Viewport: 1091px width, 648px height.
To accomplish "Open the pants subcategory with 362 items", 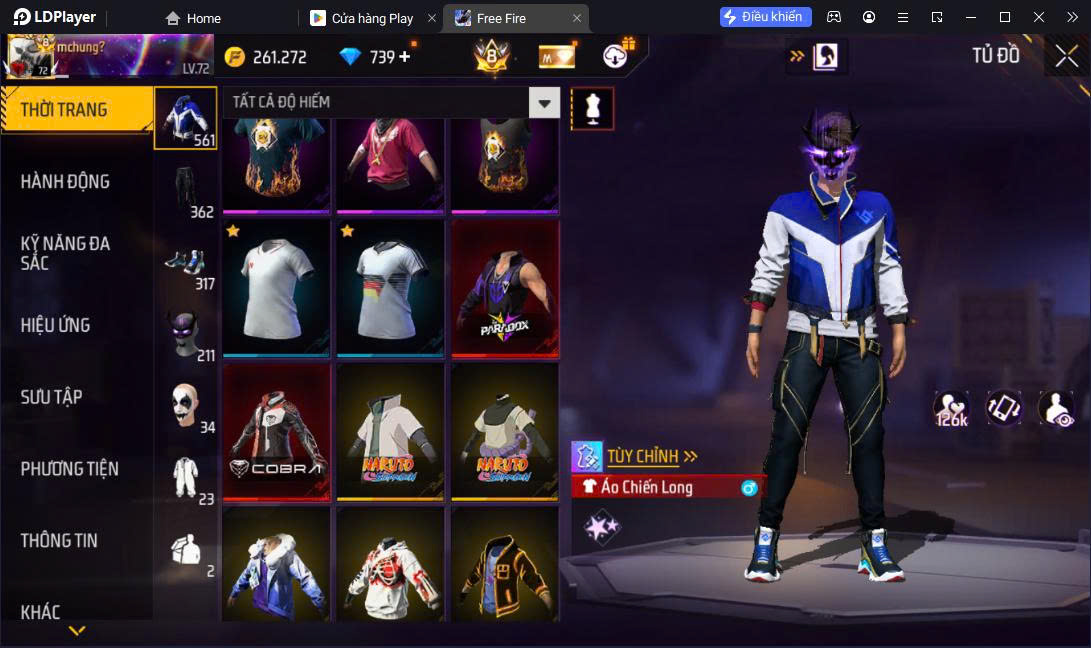I will click(186, 189).
